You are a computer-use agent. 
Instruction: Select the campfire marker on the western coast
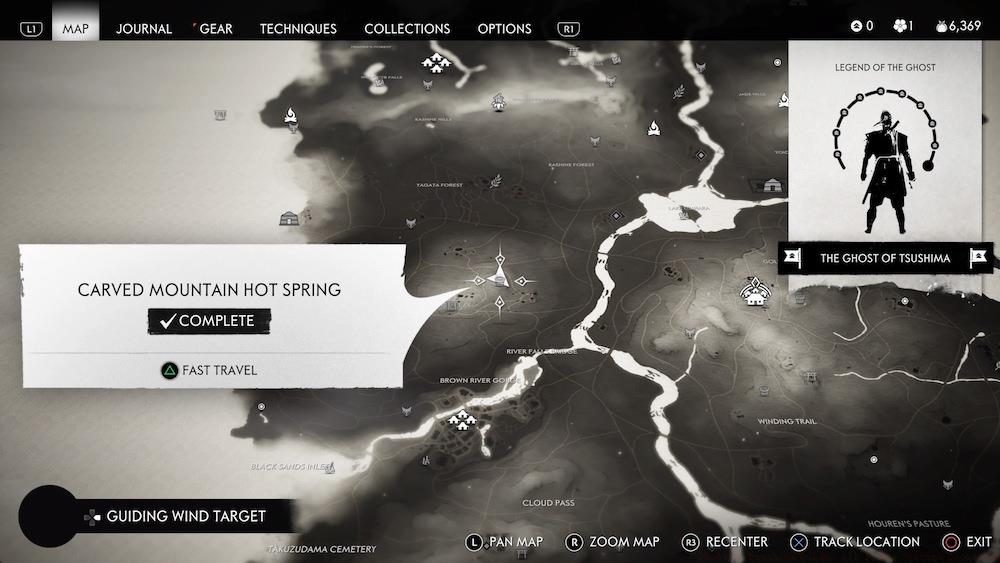point(290,117)
